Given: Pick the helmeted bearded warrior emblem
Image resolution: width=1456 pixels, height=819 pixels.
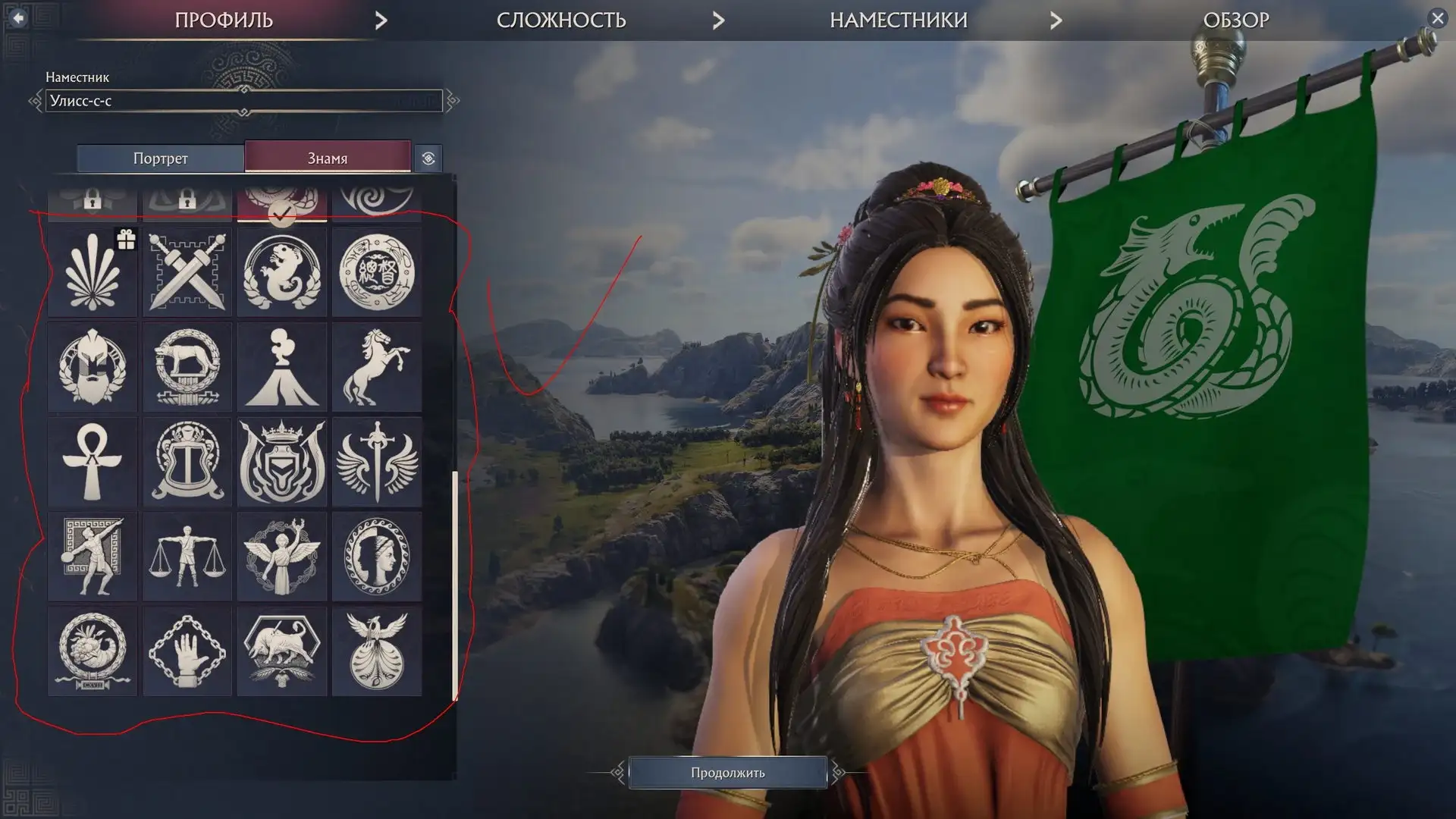Looking at the screenshot, I should (x=93, y=367).
